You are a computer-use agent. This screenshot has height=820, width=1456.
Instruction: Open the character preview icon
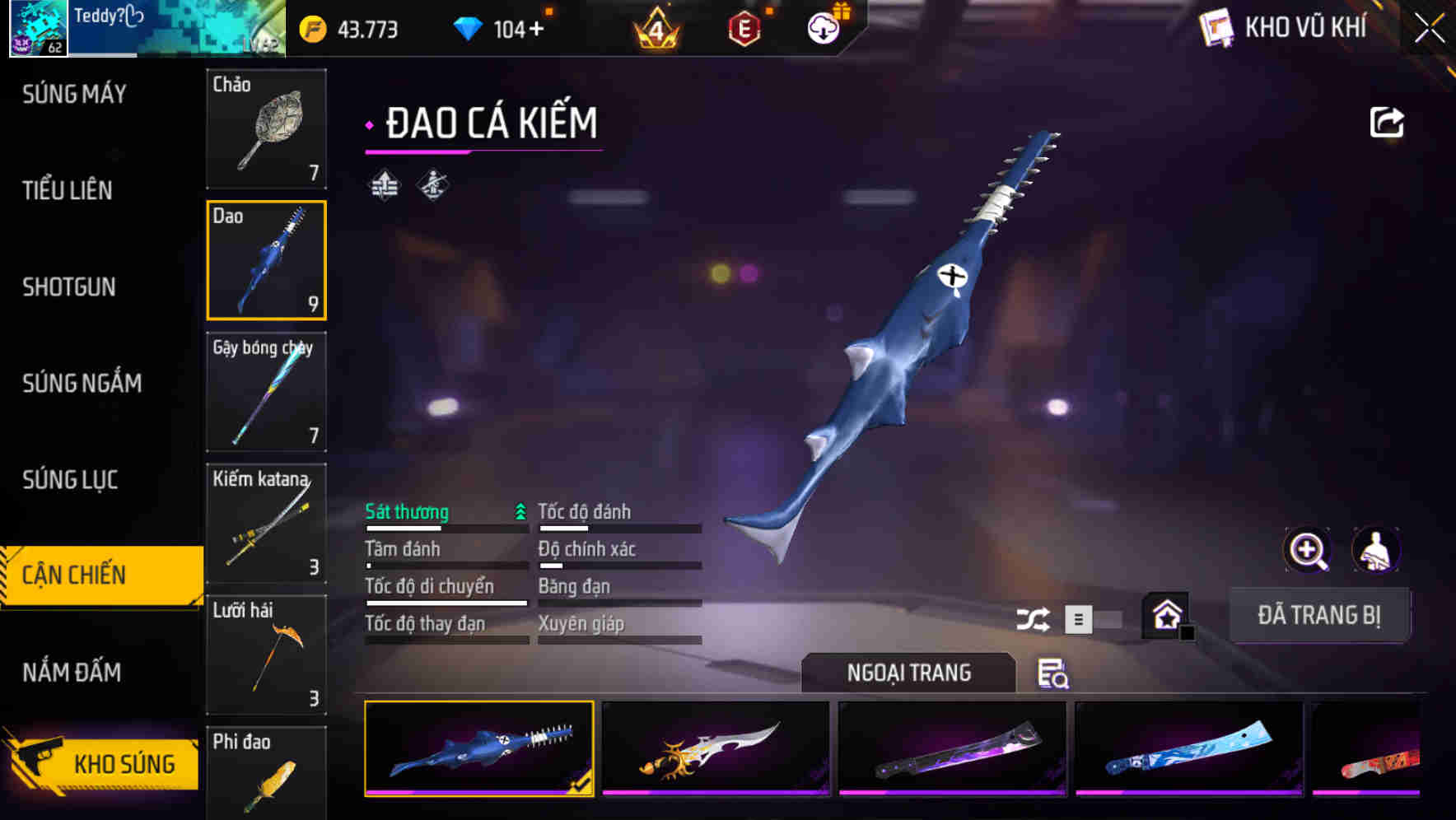tap(1376, 550)
